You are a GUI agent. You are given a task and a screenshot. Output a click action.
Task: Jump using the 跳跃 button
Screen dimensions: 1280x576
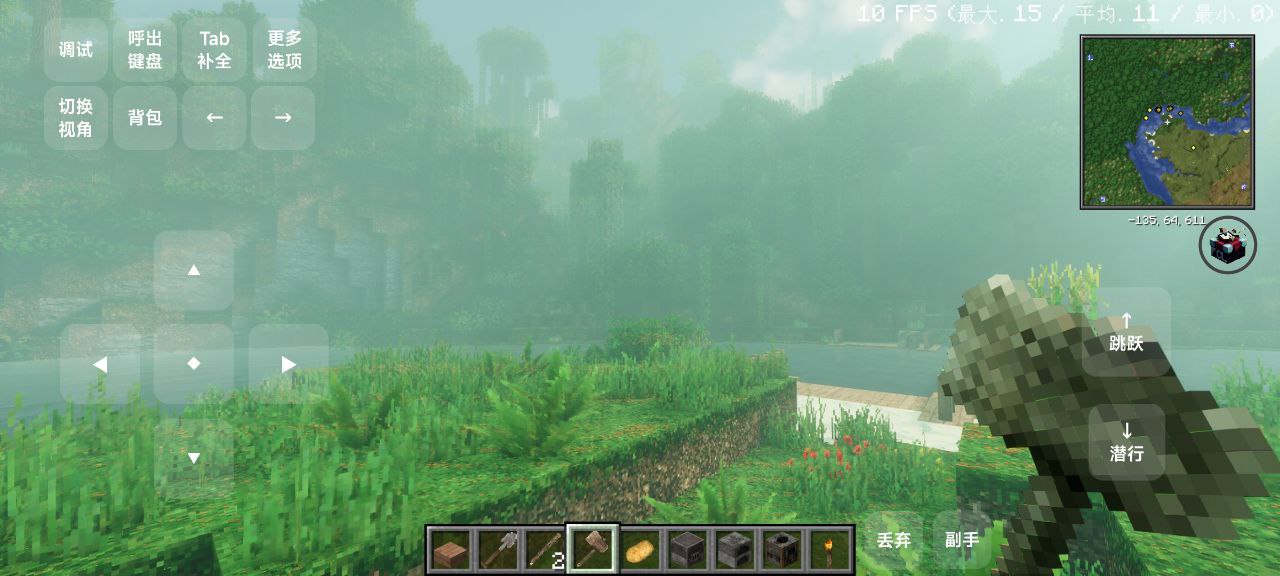1126,332
